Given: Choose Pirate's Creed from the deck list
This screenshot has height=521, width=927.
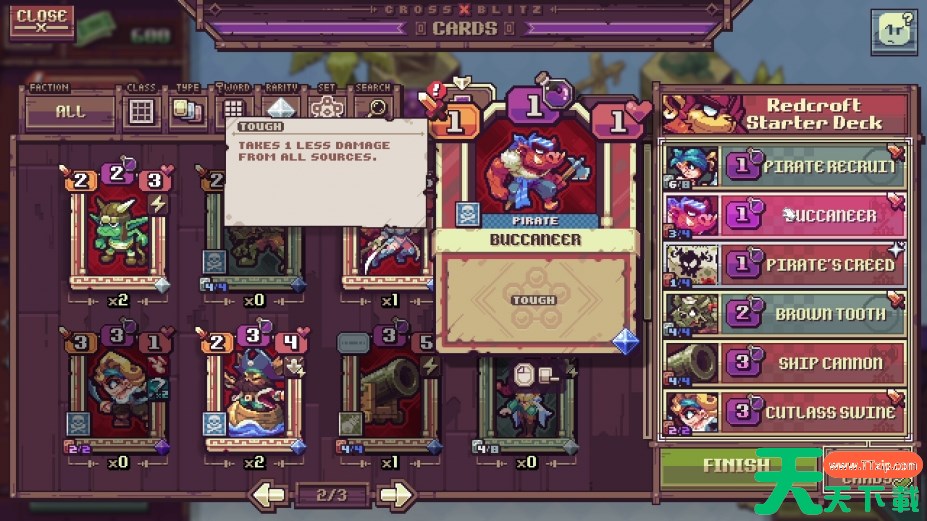Looking at the screenshot, I should (784, 264).
